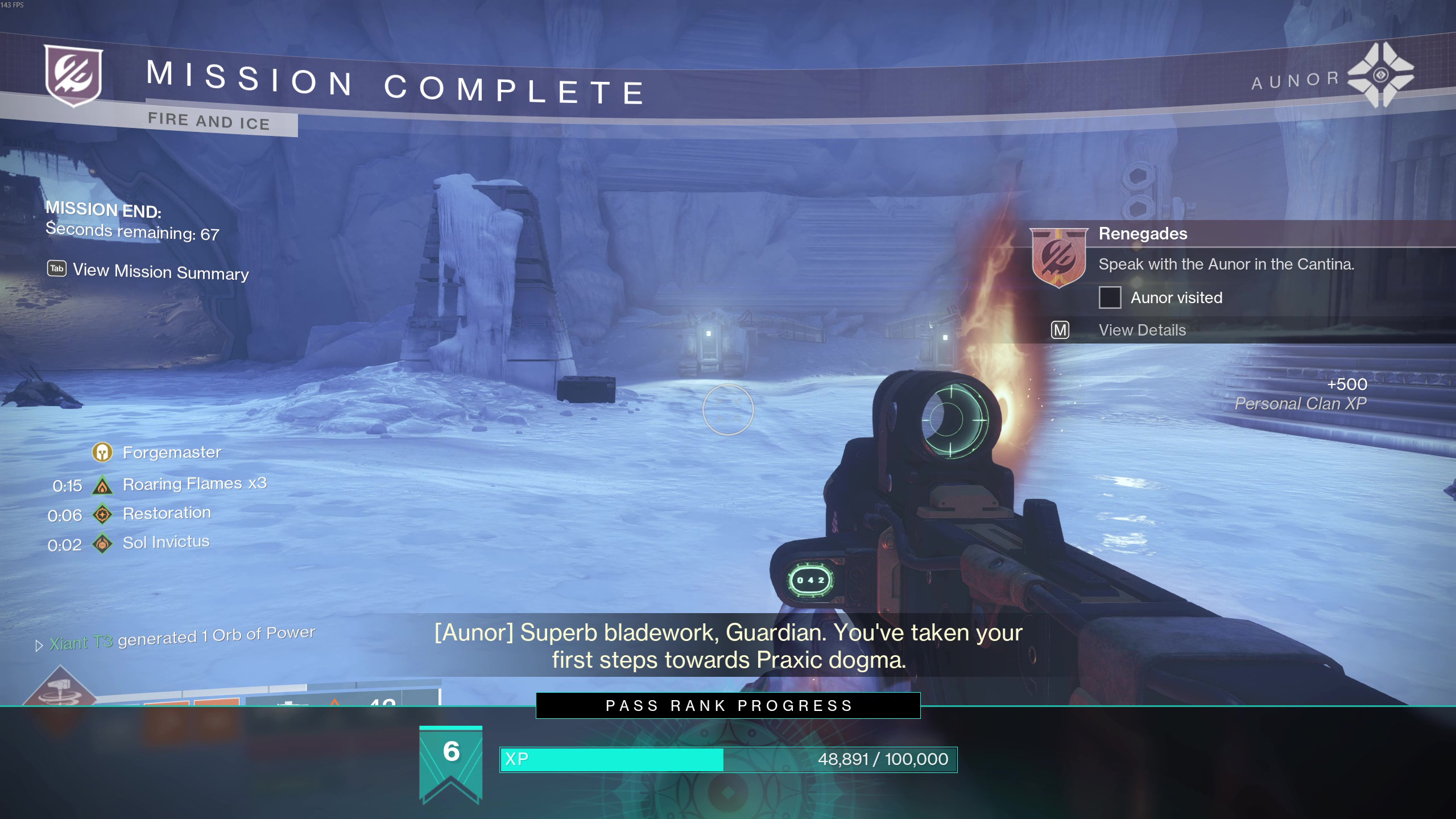The image size is (1456, 819).
Task: Expand the Orb of Power feed arrow
Action: point(39,646)
